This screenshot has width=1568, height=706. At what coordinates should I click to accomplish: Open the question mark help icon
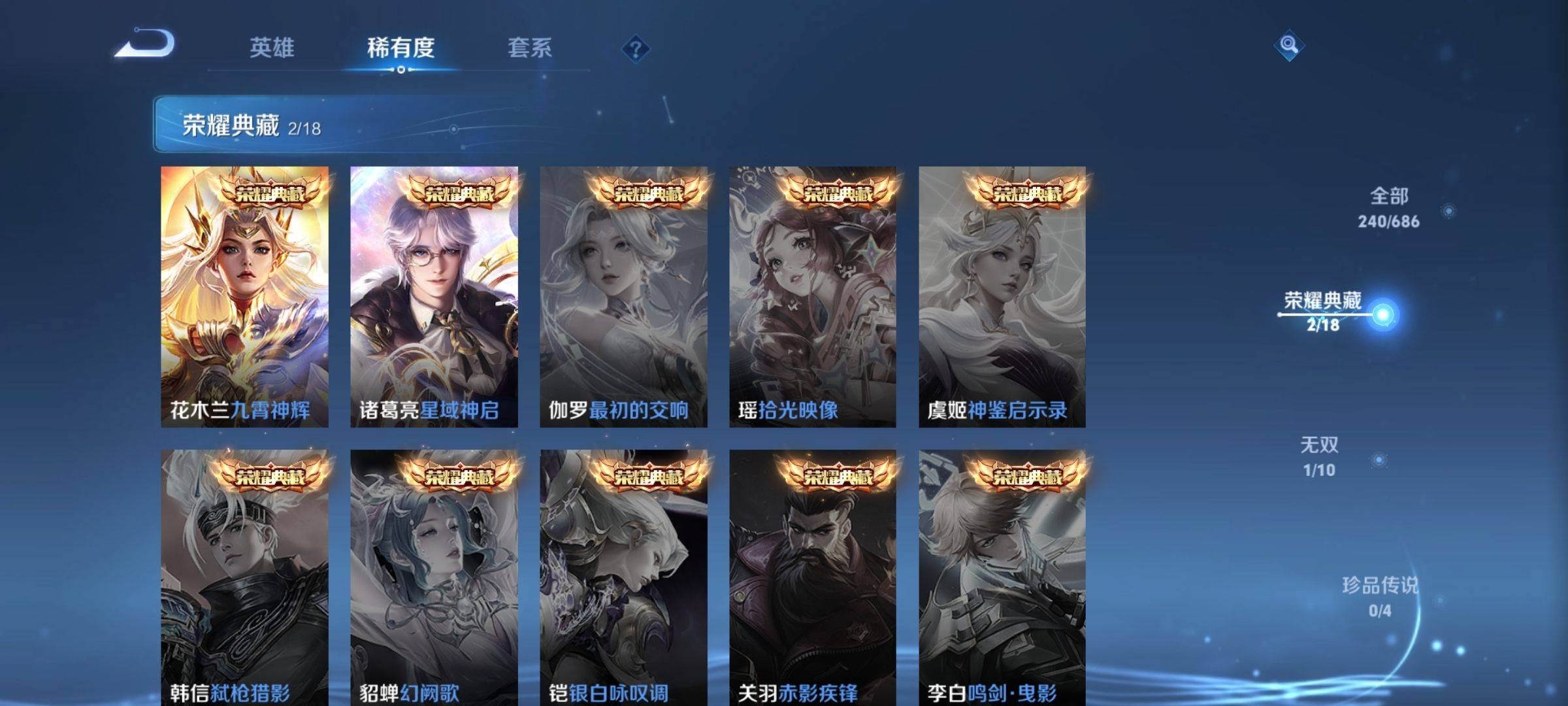(x=635, y=49)
